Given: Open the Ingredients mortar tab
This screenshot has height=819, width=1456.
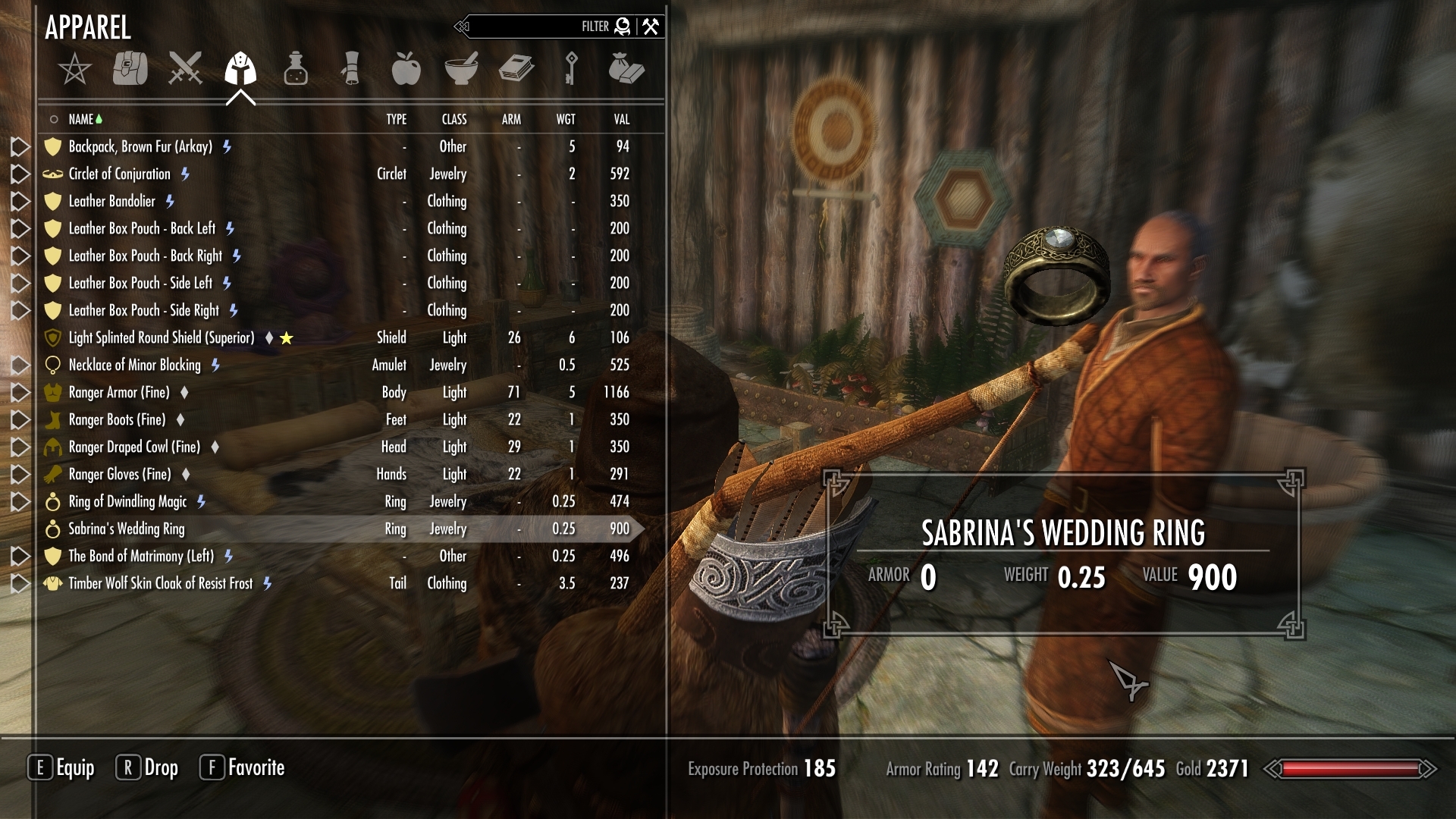Looking at the screenshot, I should click(x=461, y=69).
